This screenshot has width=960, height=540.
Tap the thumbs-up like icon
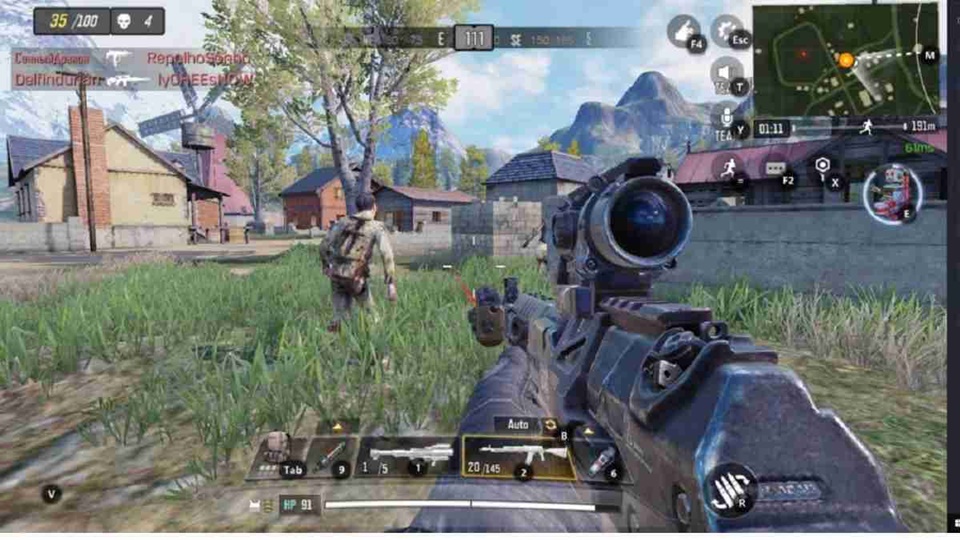(685, 31)
